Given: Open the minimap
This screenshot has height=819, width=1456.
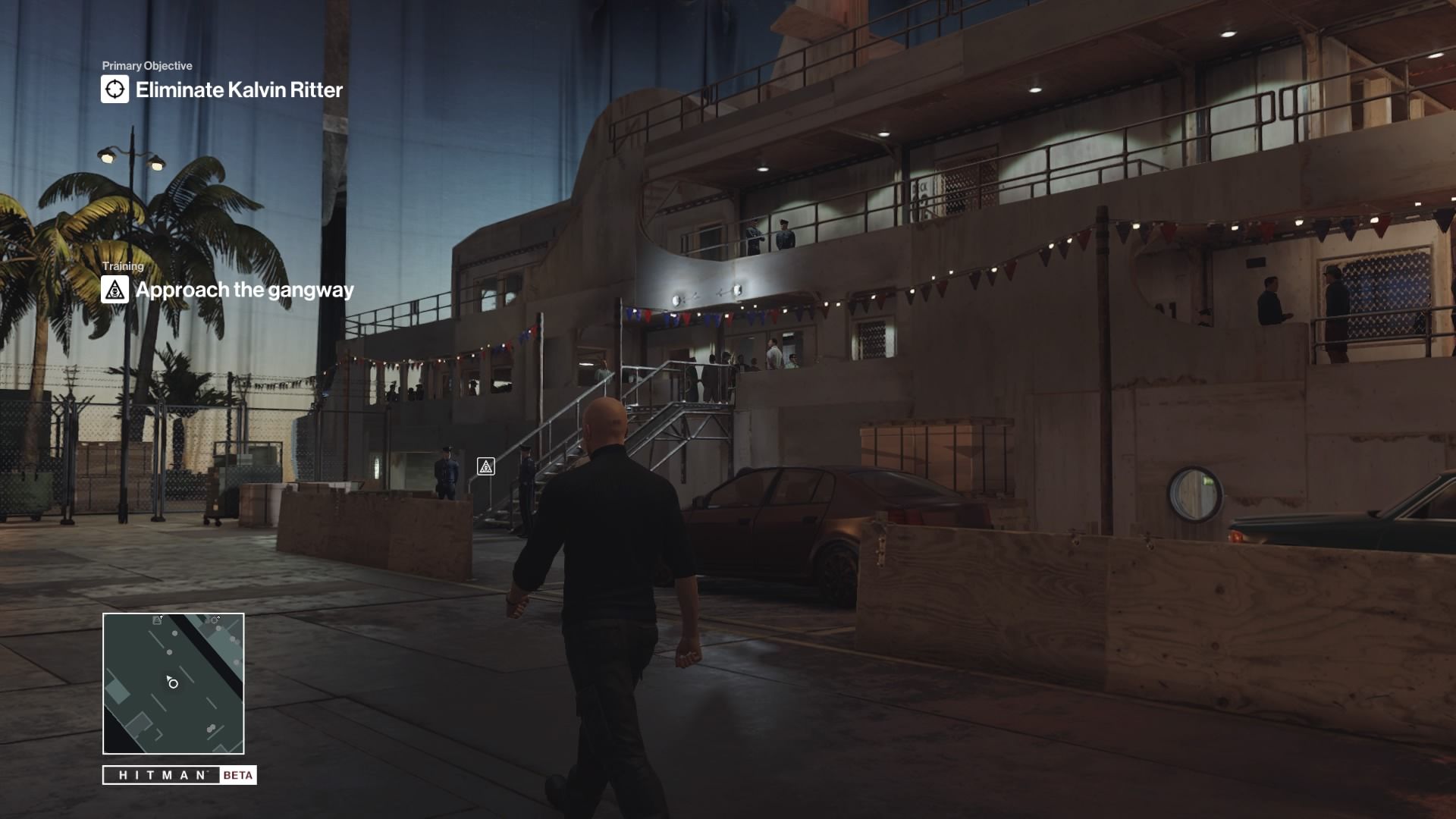Looking at the screenshot, I should (174, 683).
